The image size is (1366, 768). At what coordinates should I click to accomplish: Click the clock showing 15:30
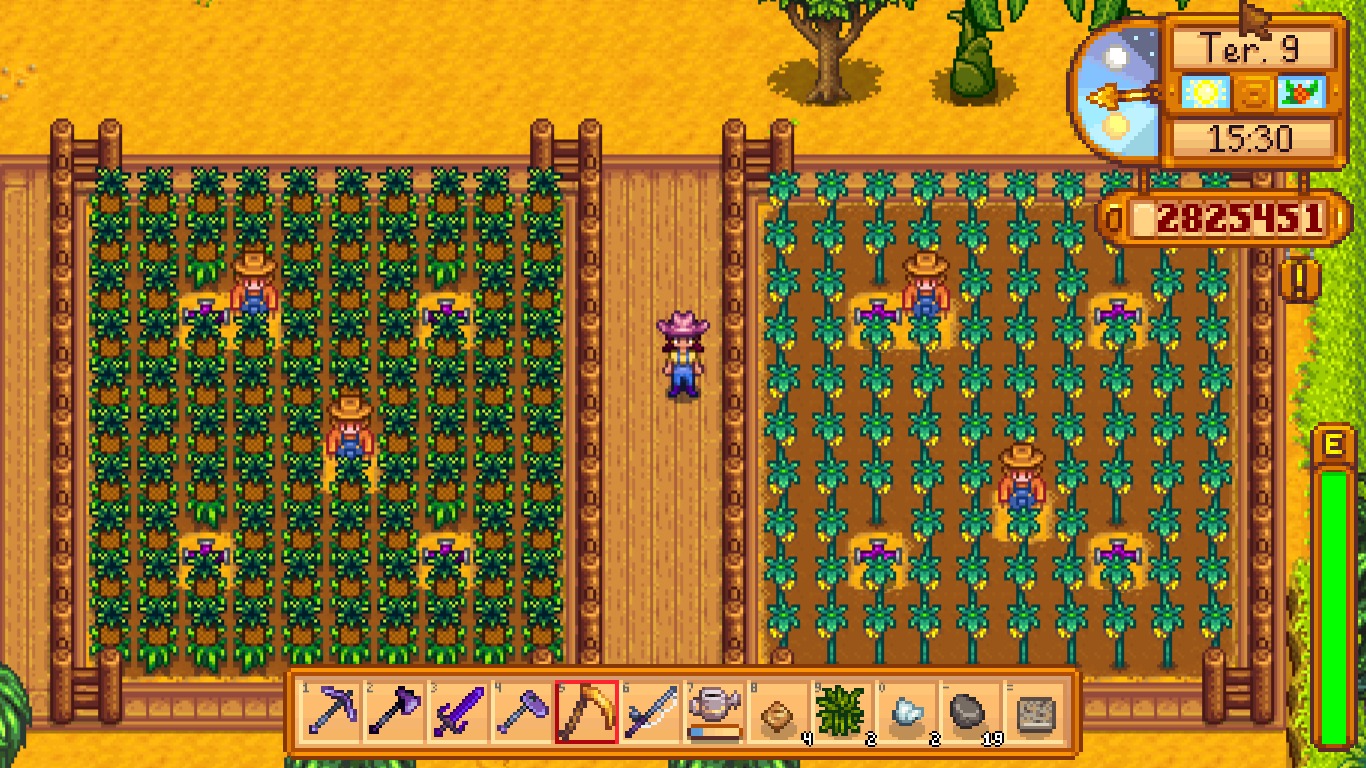click(x=1251, y=136)
